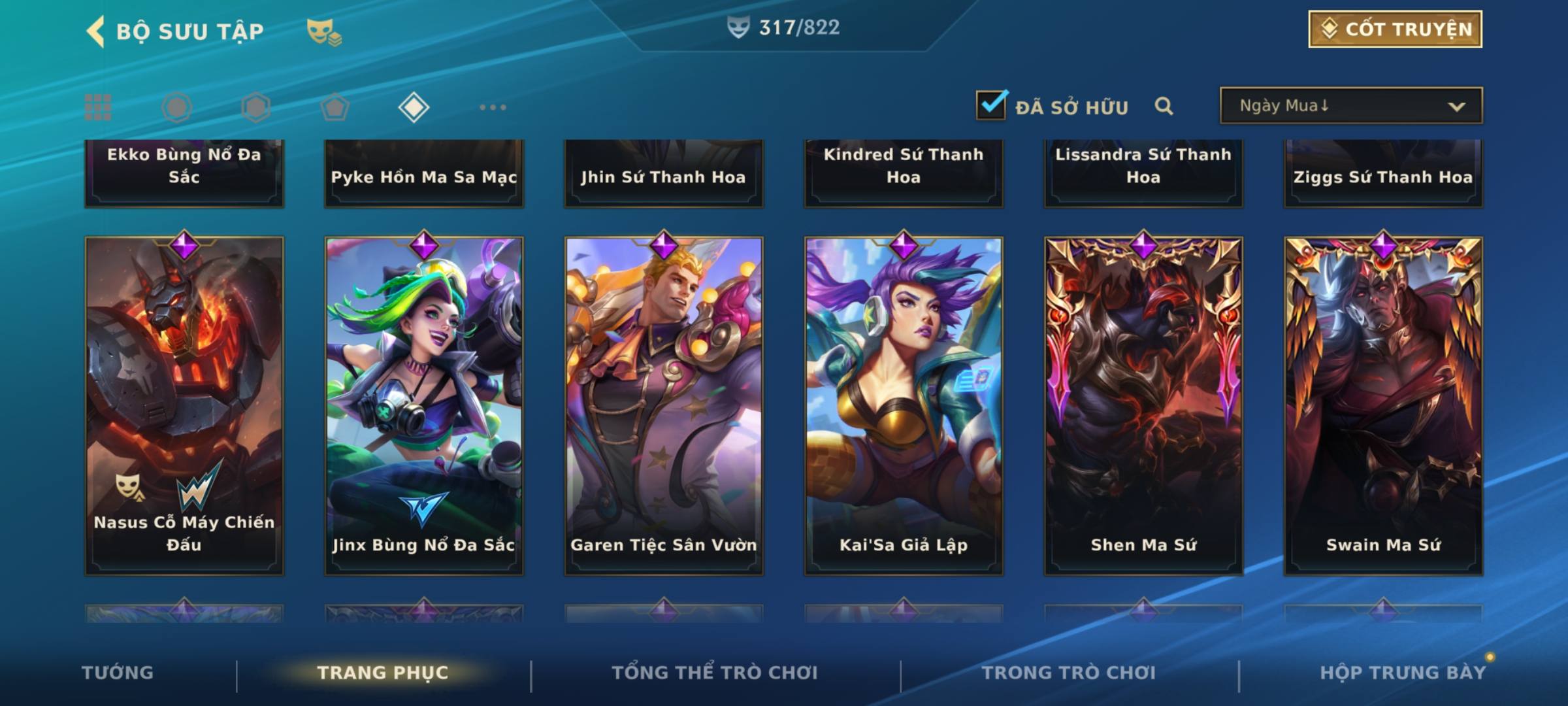Open the Trong Trò Chơi tab
1568x706 pixels.
(x=1069, y=673)
